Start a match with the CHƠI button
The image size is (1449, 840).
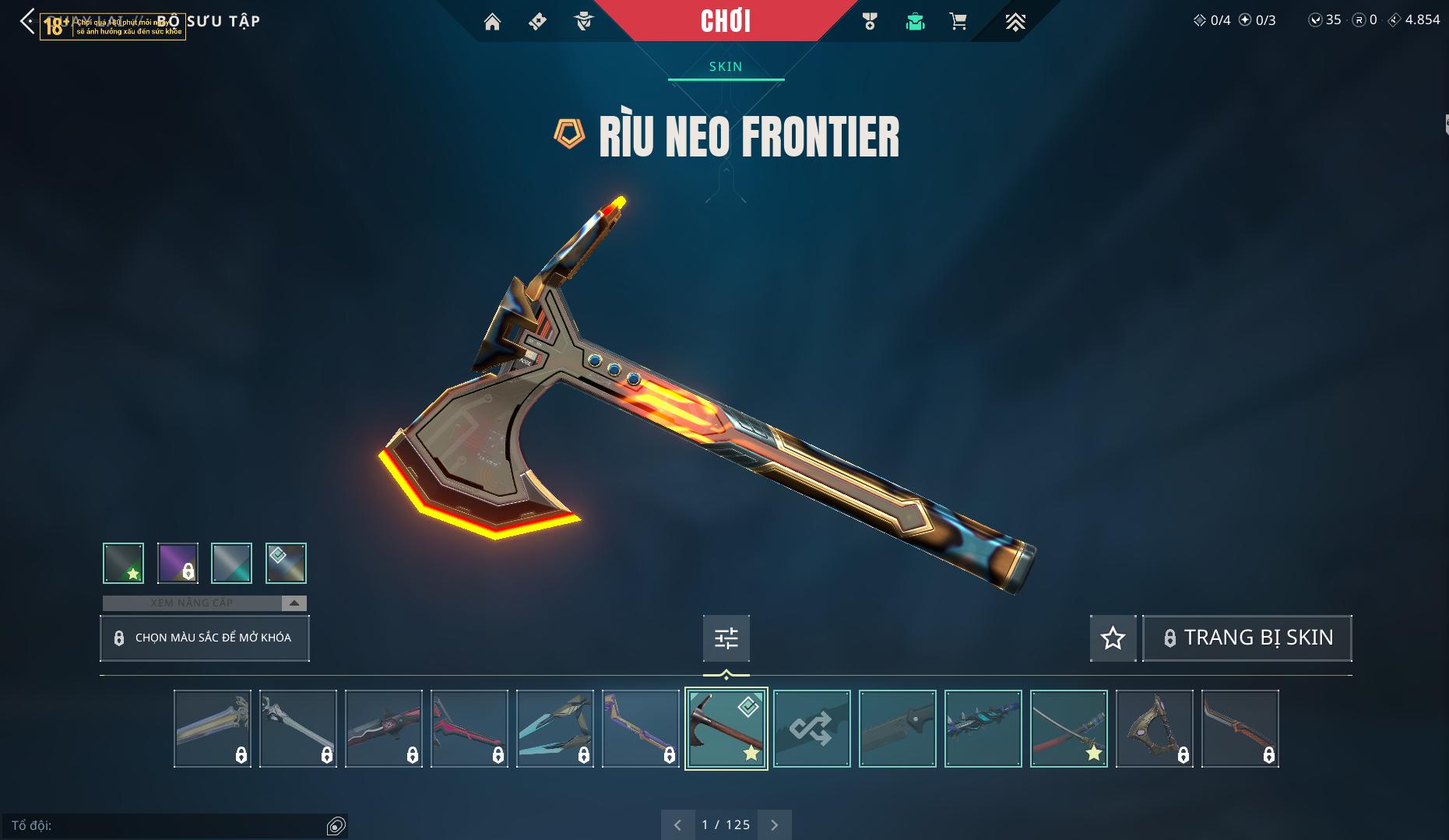pos(725,21)
